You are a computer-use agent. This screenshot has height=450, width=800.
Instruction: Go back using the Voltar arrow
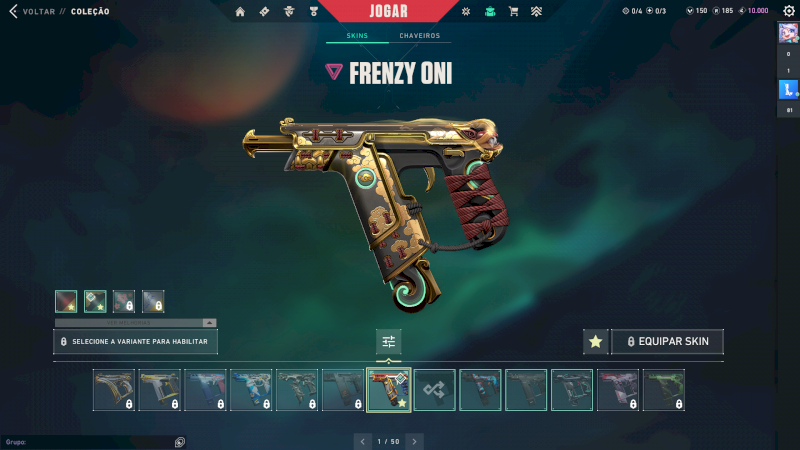click(13, 11)
